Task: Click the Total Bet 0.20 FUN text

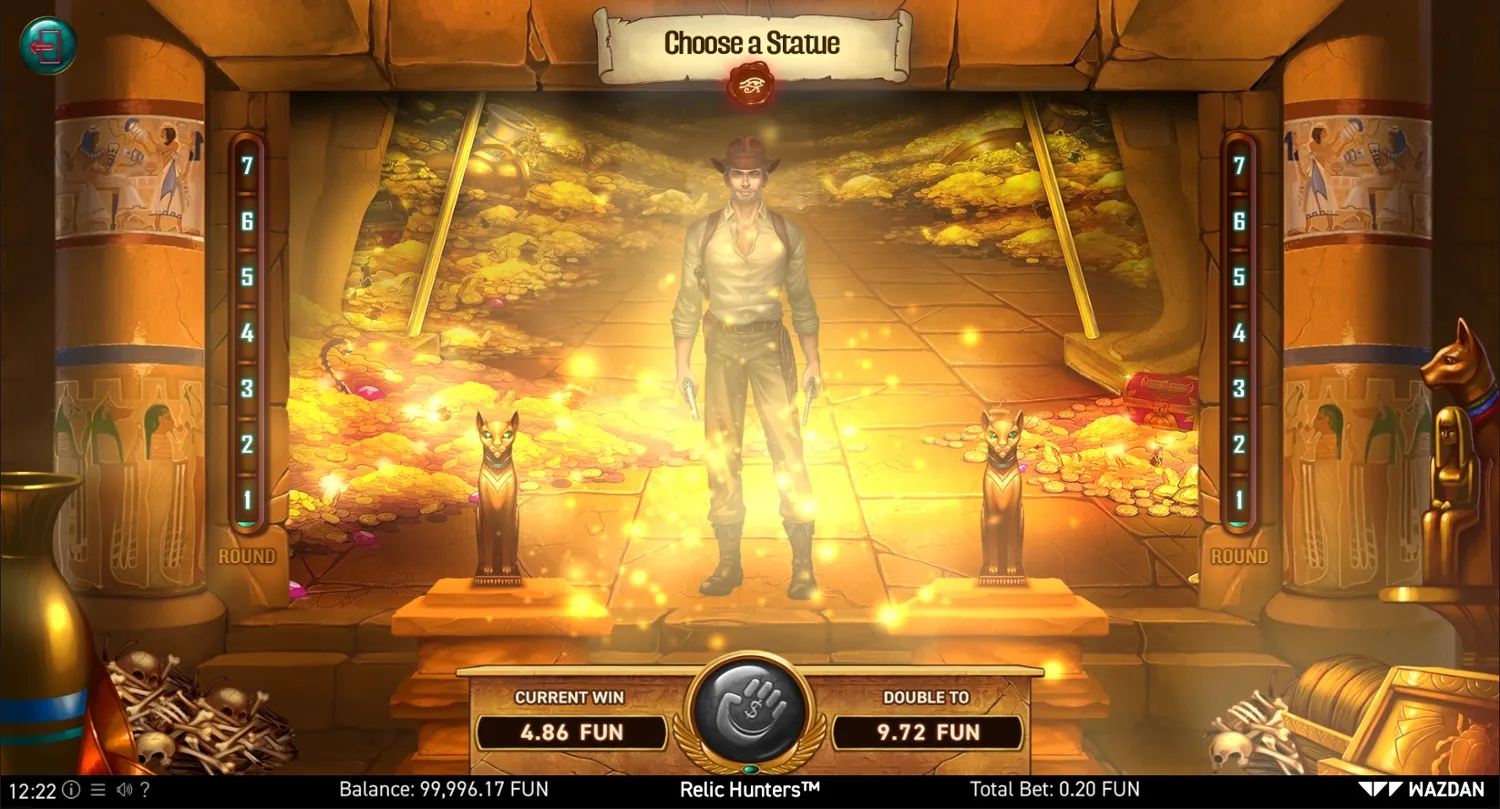Action: coord(1056,789)
